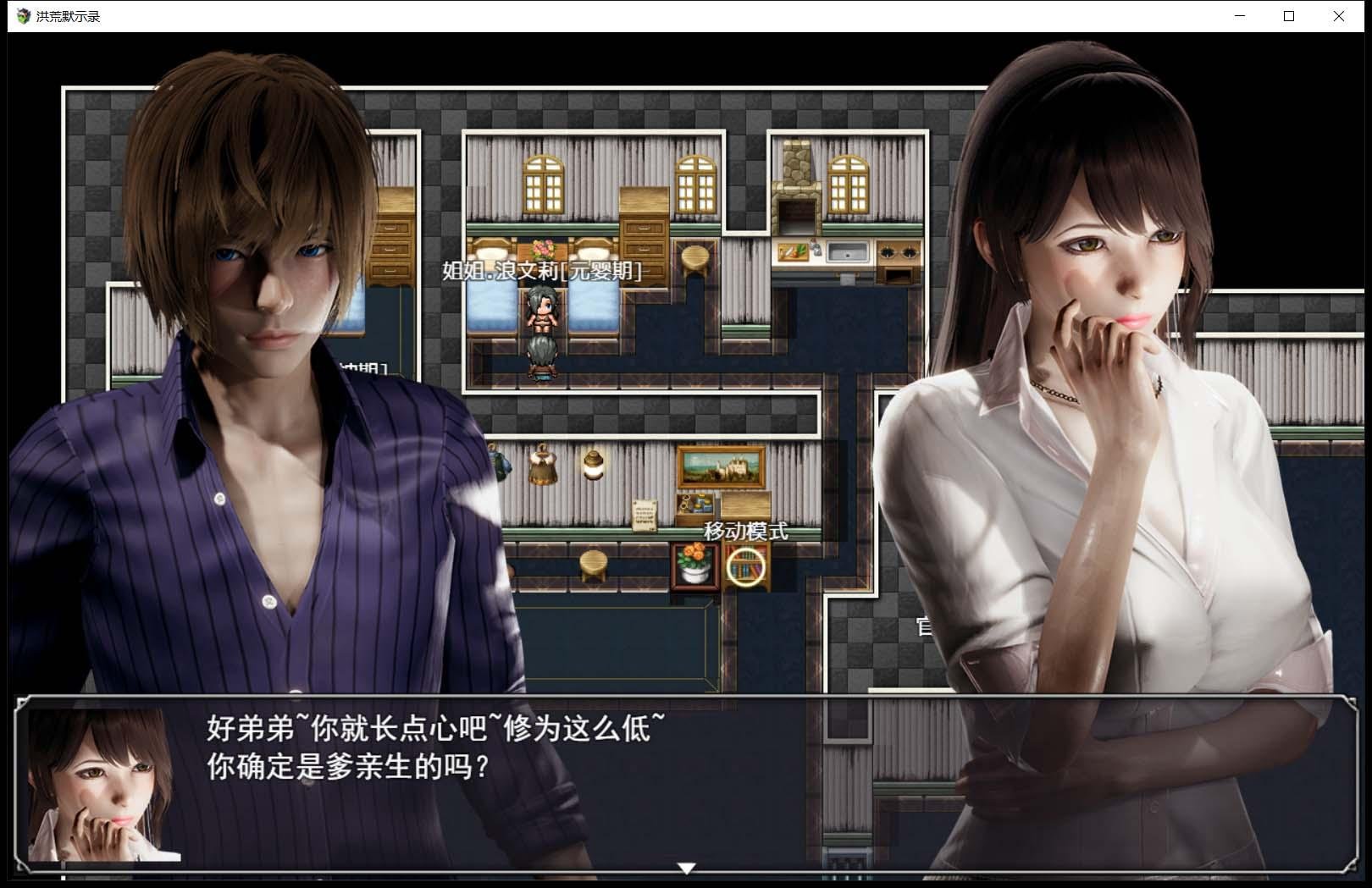The image size is (1372, 888).
Task: Click the 移动模式 (move mode) label
Action: (745, 532)
